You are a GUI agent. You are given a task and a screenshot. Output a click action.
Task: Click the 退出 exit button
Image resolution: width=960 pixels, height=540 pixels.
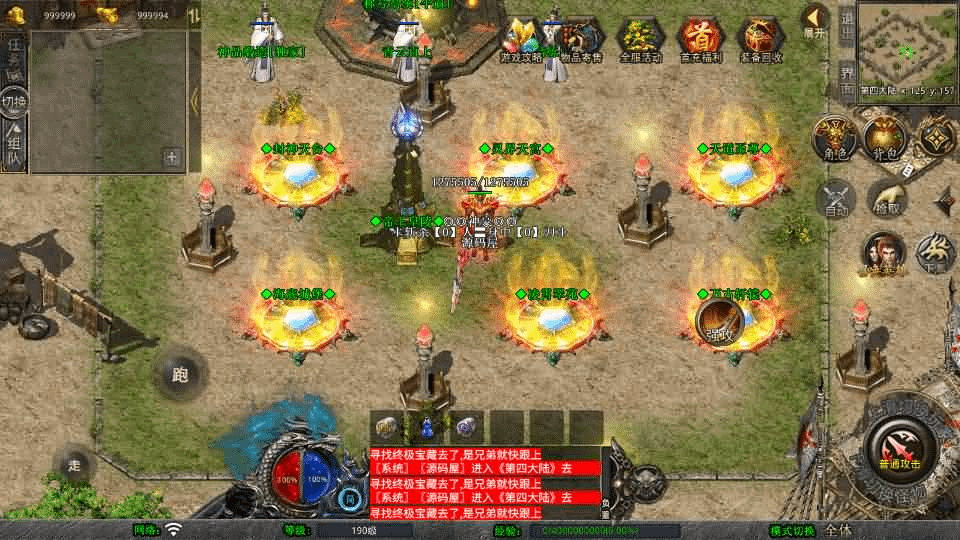(x=847, y=29)
